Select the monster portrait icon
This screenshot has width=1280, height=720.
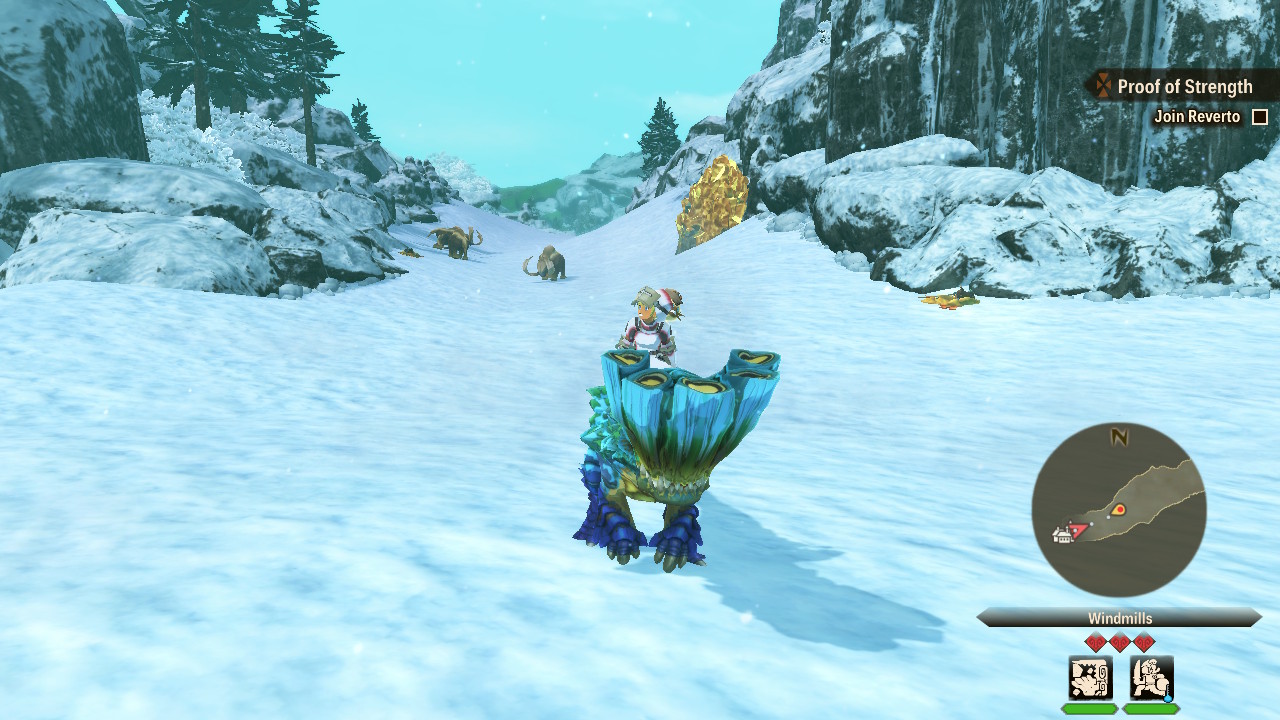pyautogui.click(x=1090, y=678)
